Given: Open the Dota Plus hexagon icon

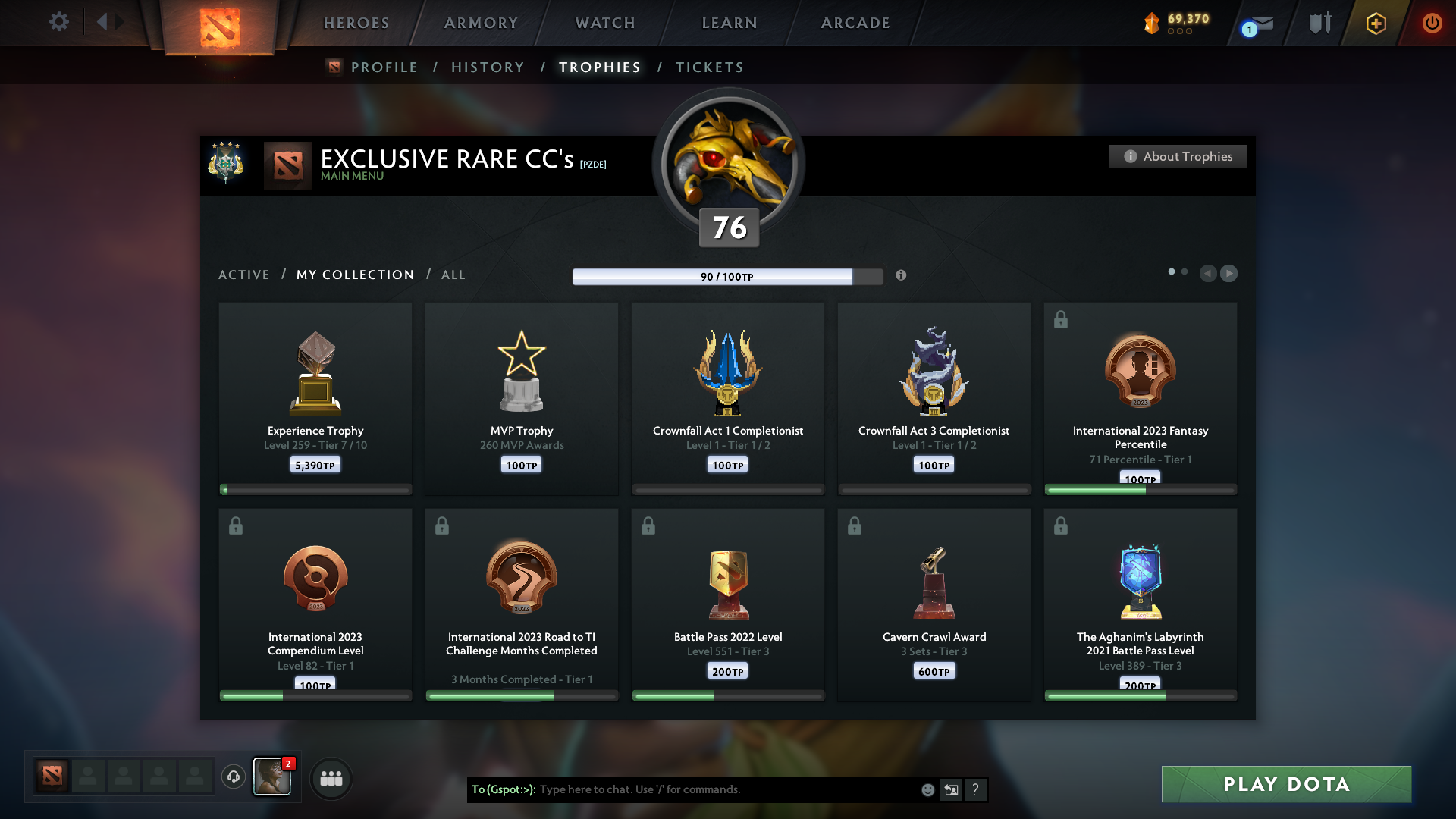Looking at the screenshot, I should [1375, 24].
